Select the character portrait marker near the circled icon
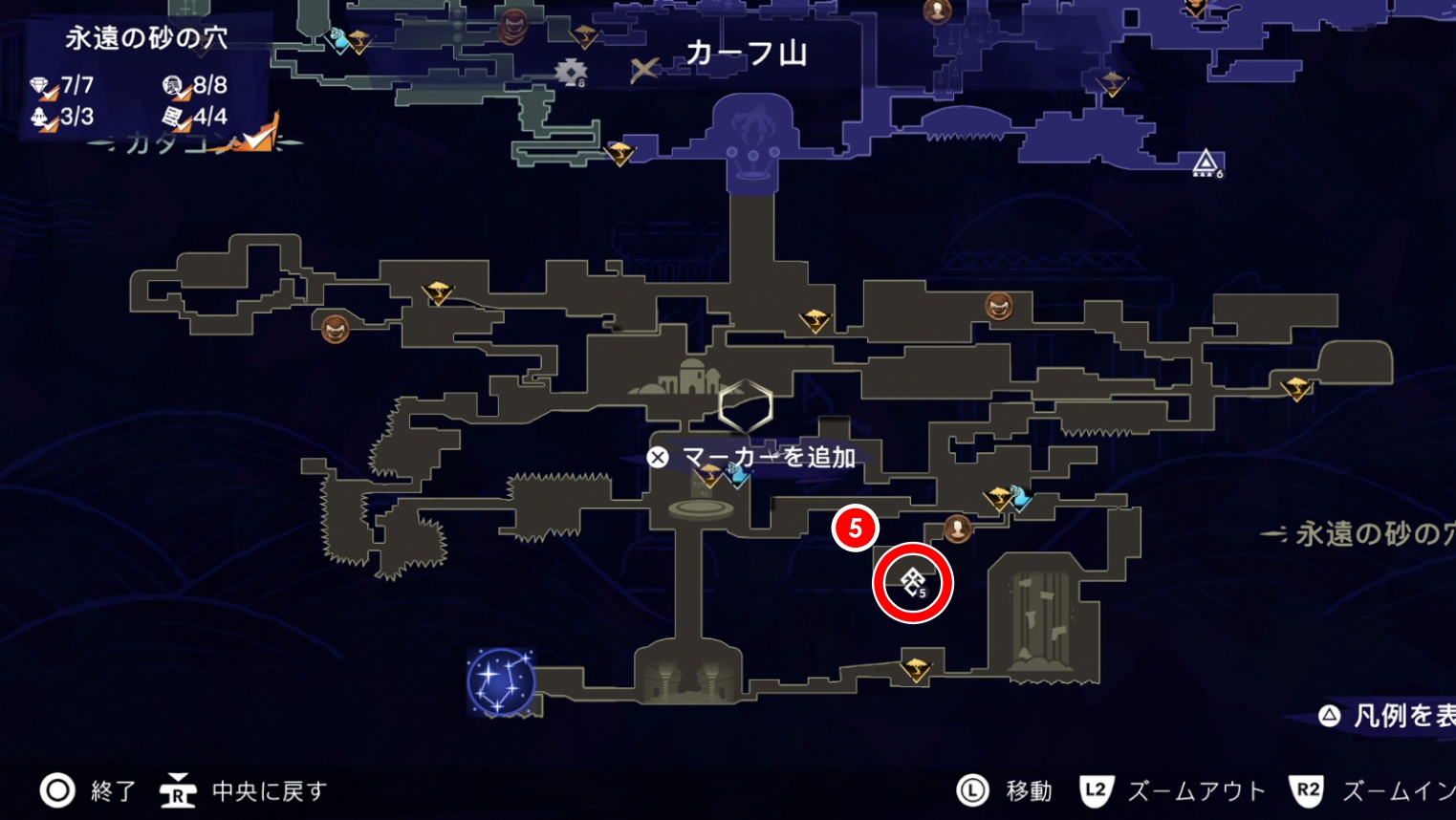Screen dimensions: 1456x820 pyautogui.click(x=957, y=527)
